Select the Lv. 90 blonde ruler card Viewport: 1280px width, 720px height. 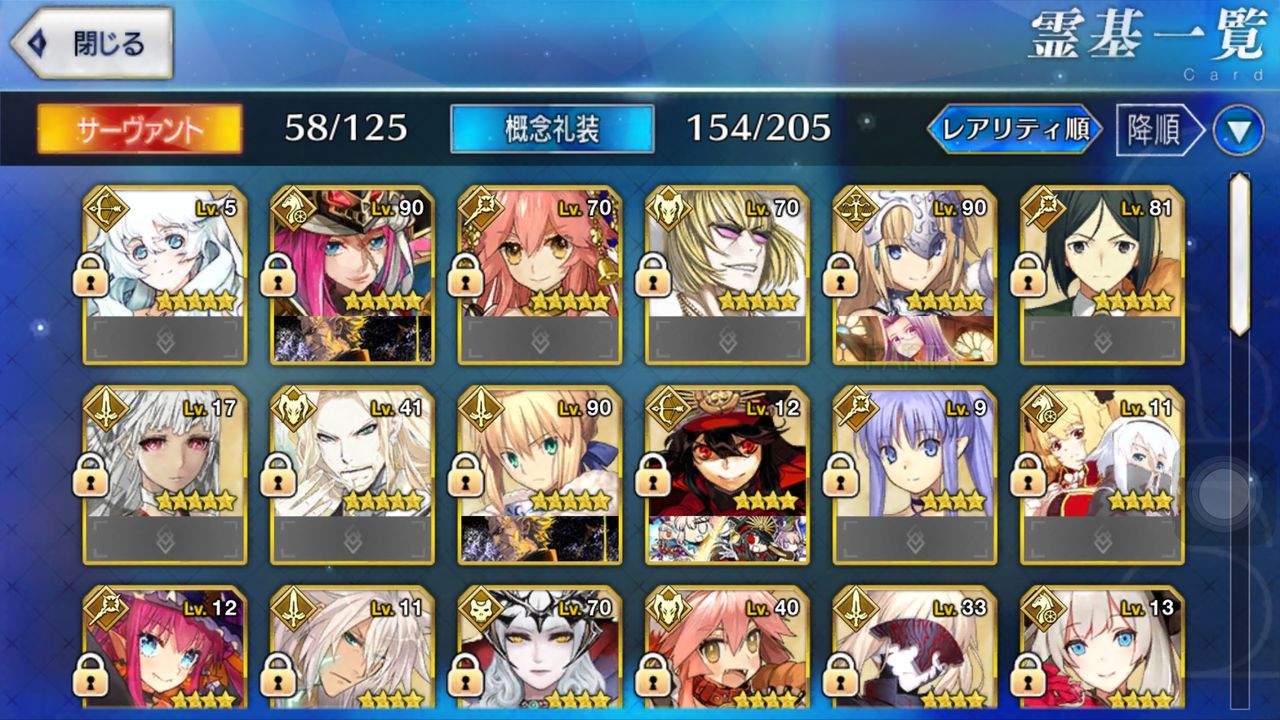coord(915,273)
